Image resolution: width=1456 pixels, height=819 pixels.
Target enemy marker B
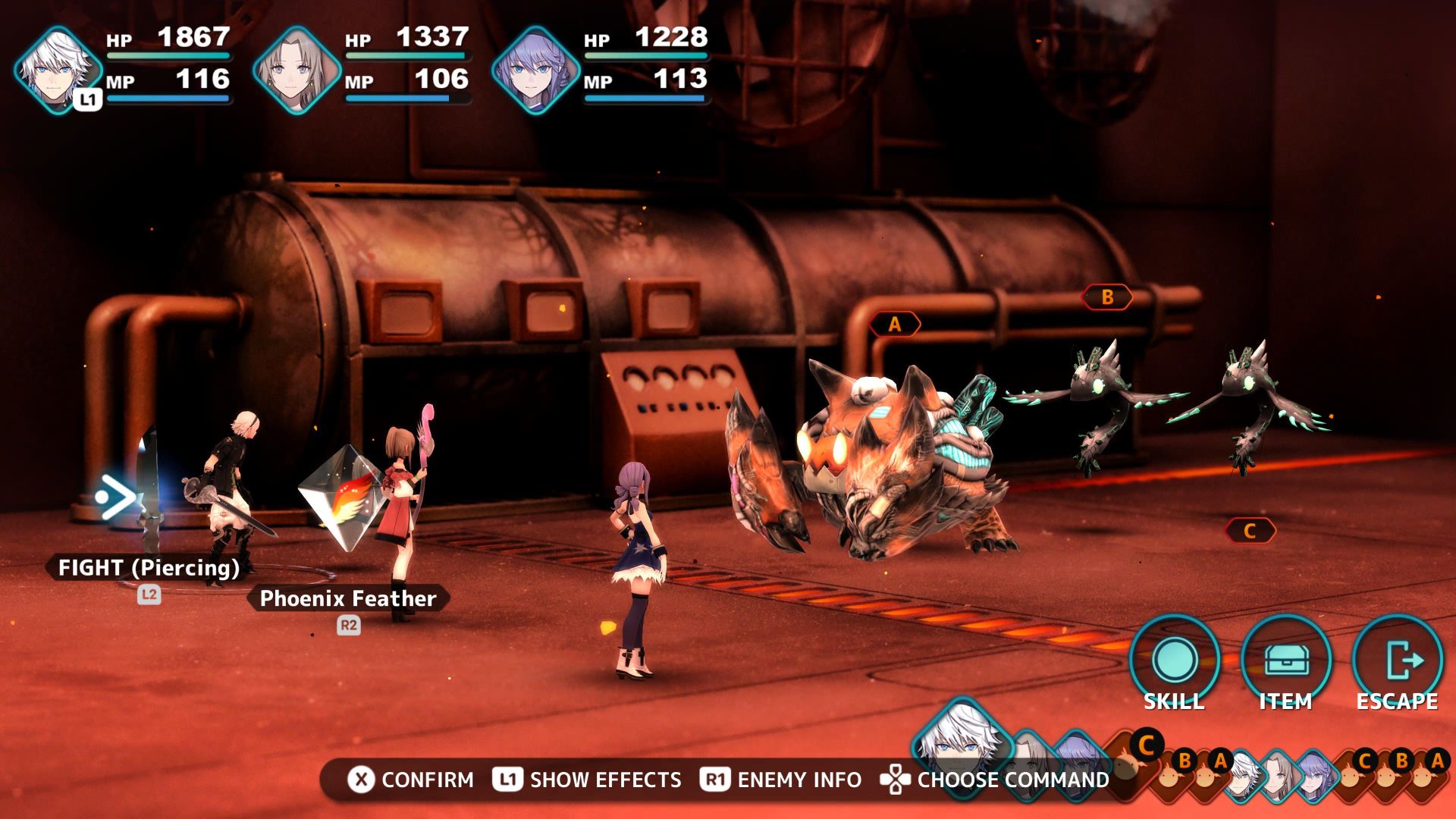[x=1107, y=297]
